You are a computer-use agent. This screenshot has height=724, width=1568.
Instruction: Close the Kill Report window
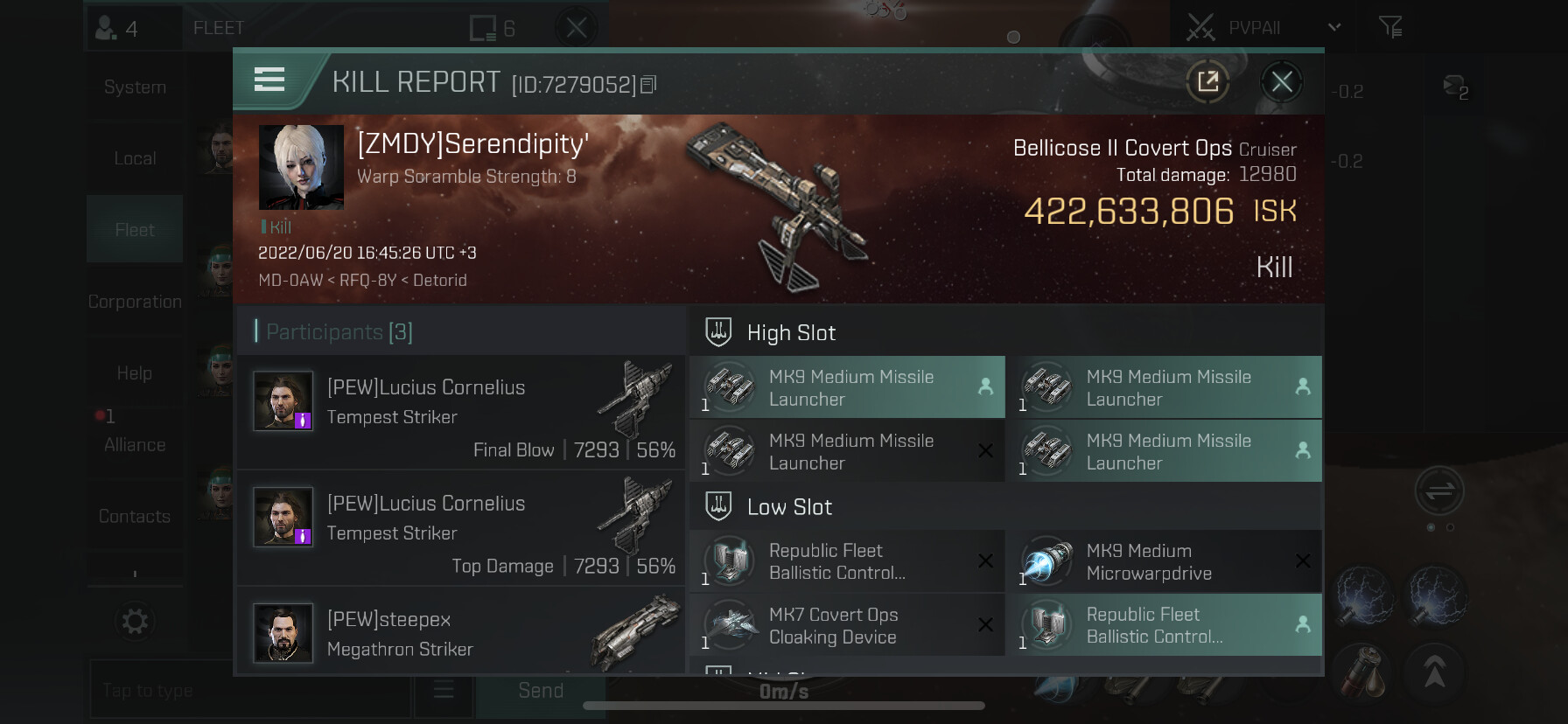click(1282, 82)
